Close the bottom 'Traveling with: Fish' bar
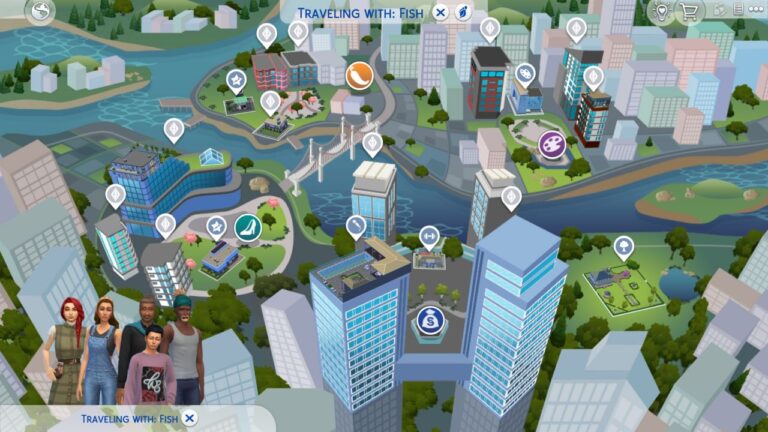Viewport: 768px width, 432px height. (190, 418)
